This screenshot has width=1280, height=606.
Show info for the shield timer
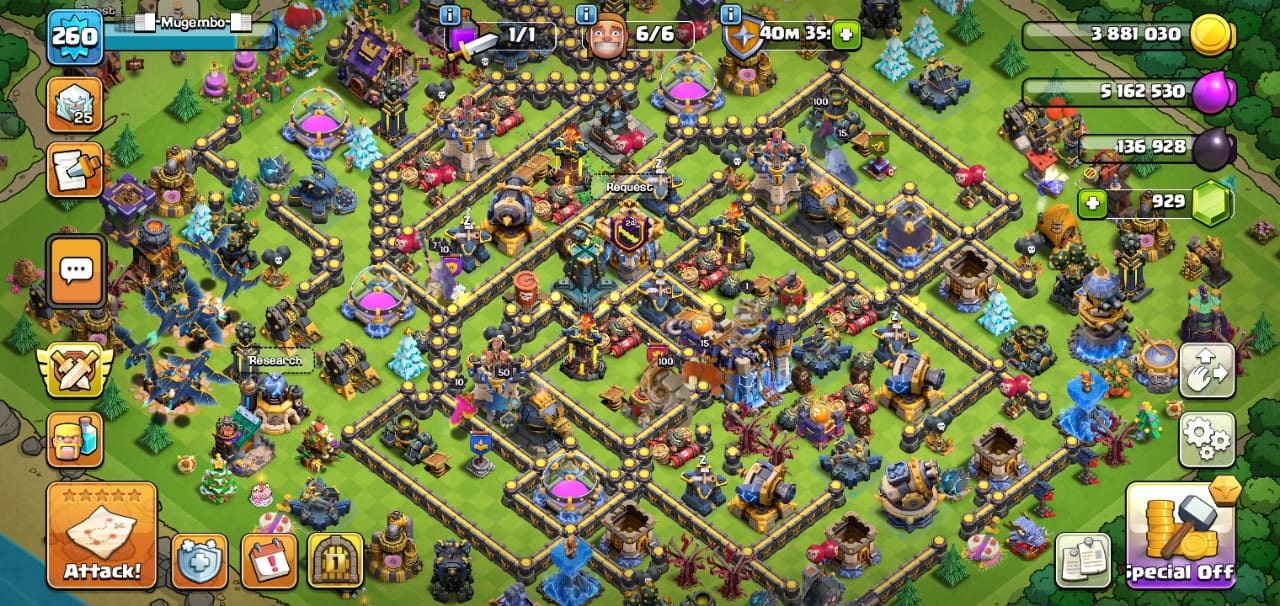[x=731, y=14]
